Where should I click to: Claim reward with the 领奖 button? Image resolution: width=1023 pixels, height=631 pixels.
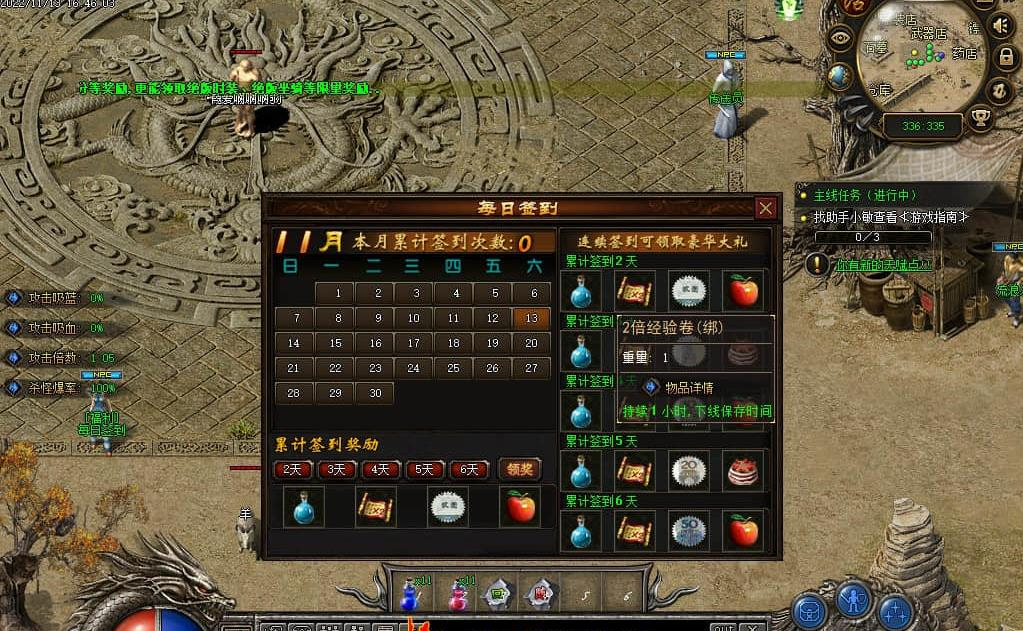(x=519, y=469)
